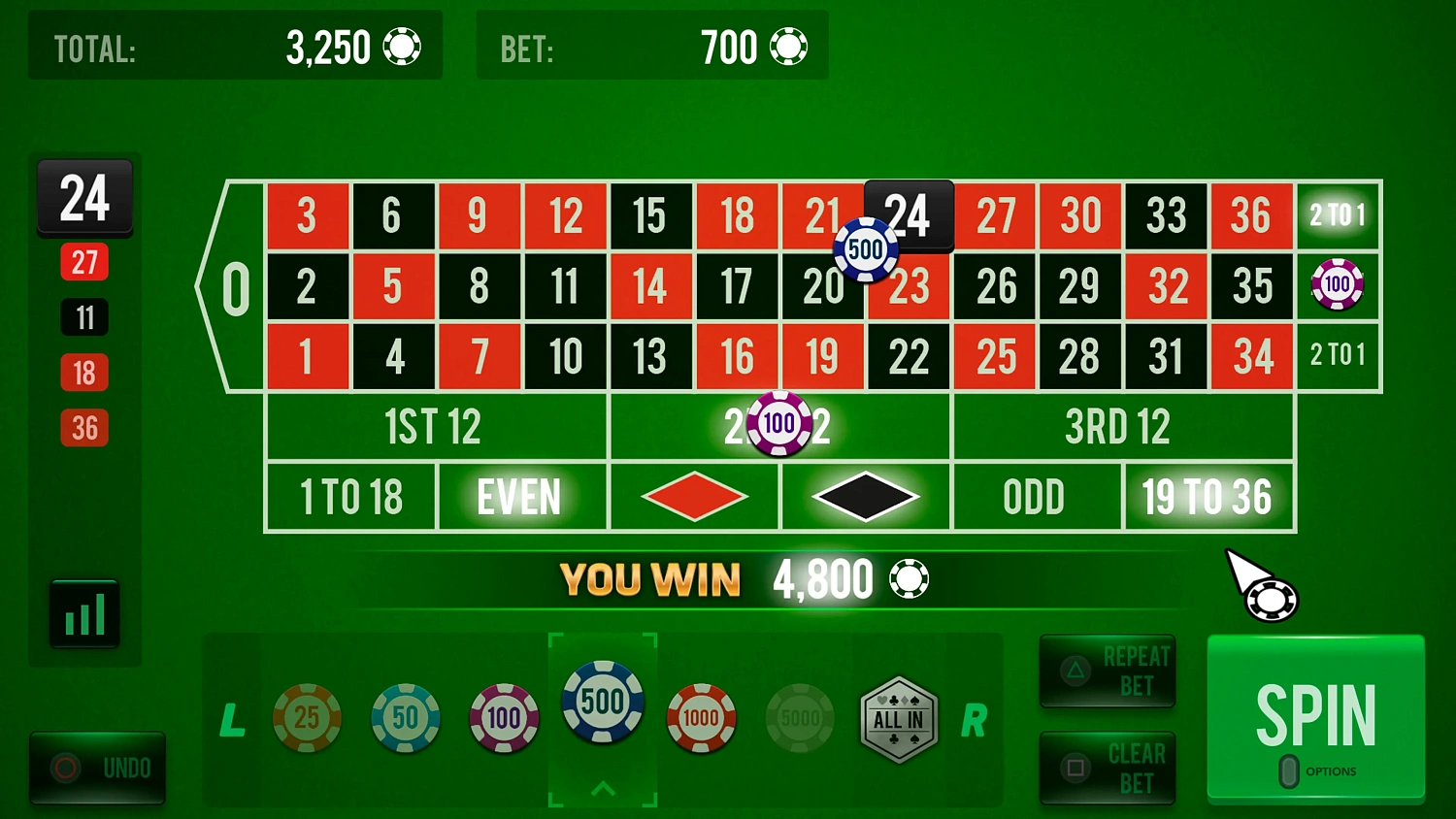
Task: Click the 500 chip placed on 24
Action: click(x=865, y=249)
